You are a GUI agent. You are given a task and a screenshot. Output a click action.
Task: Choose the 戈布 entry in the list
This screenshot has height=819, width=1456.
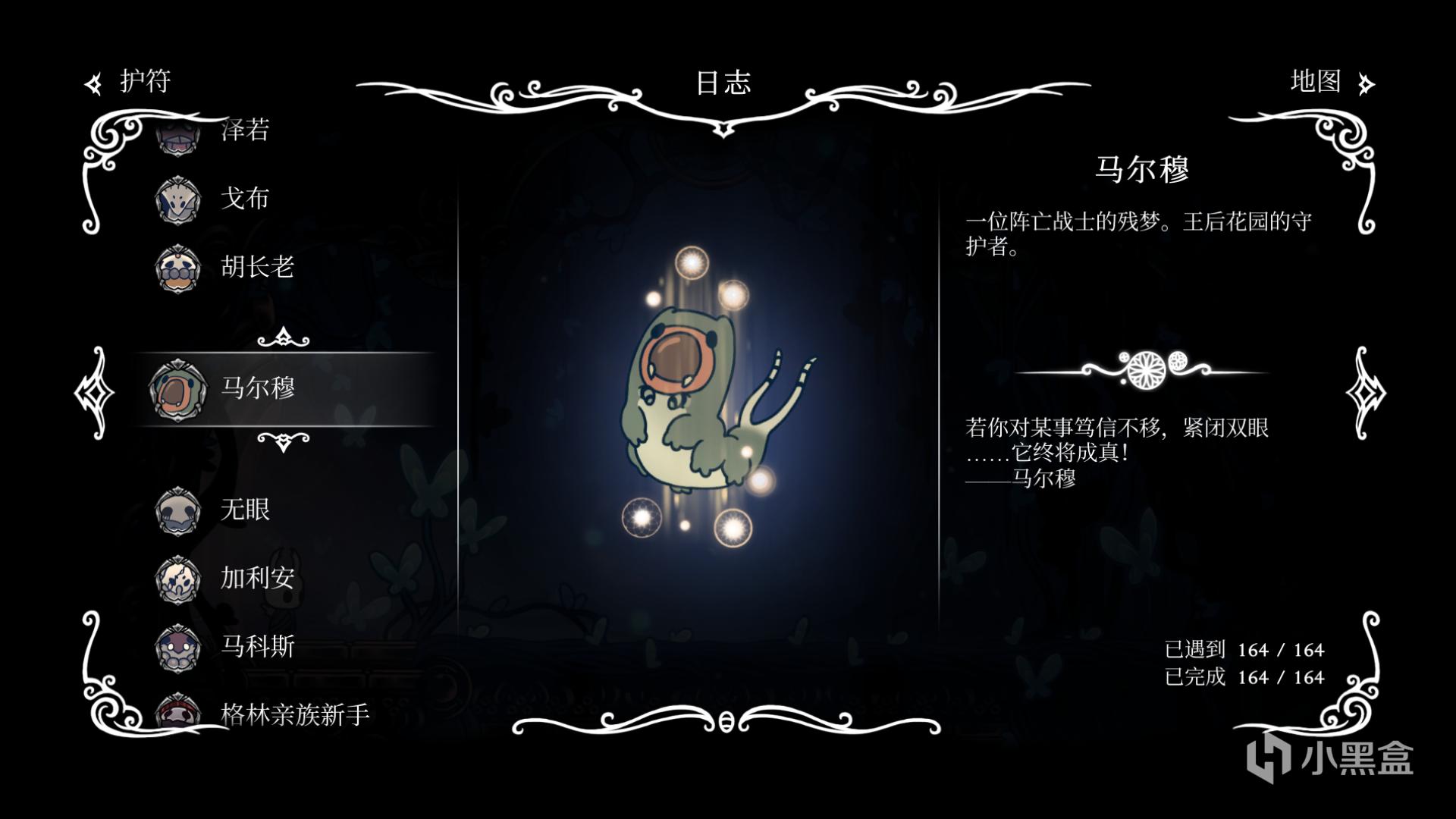point(244,199)
